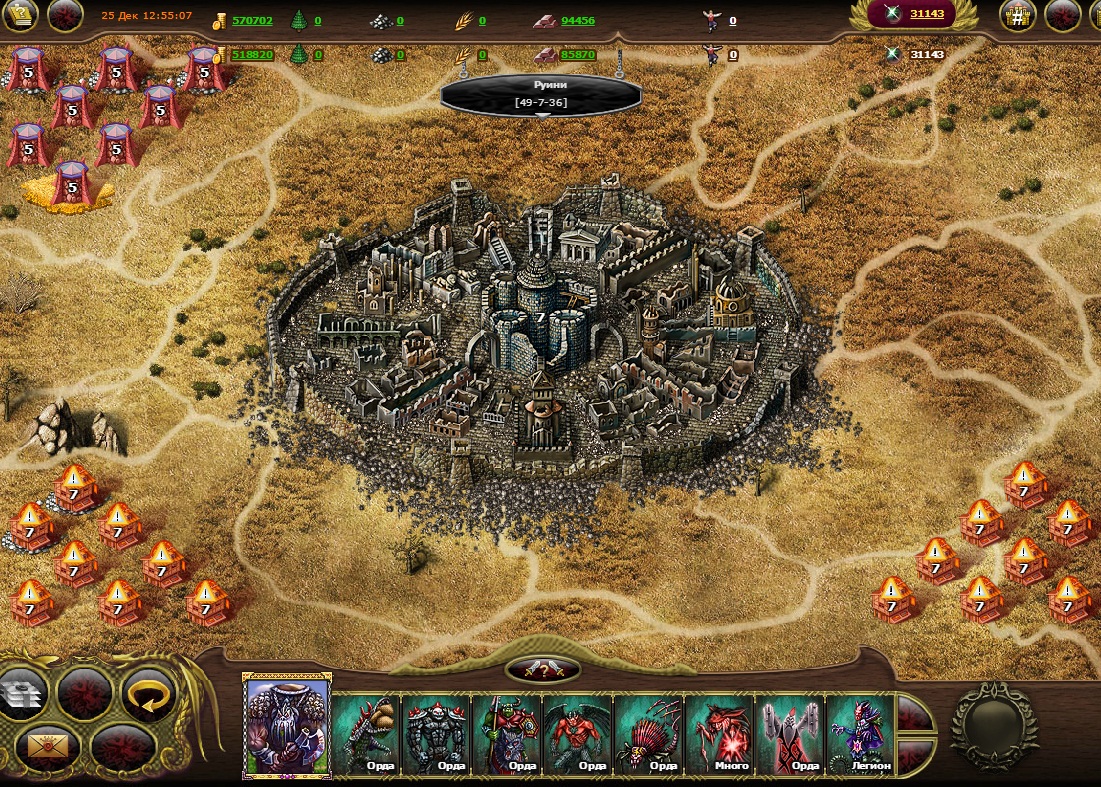Open the treasure chest icon
The image size is (1101, 787).
1018,15
